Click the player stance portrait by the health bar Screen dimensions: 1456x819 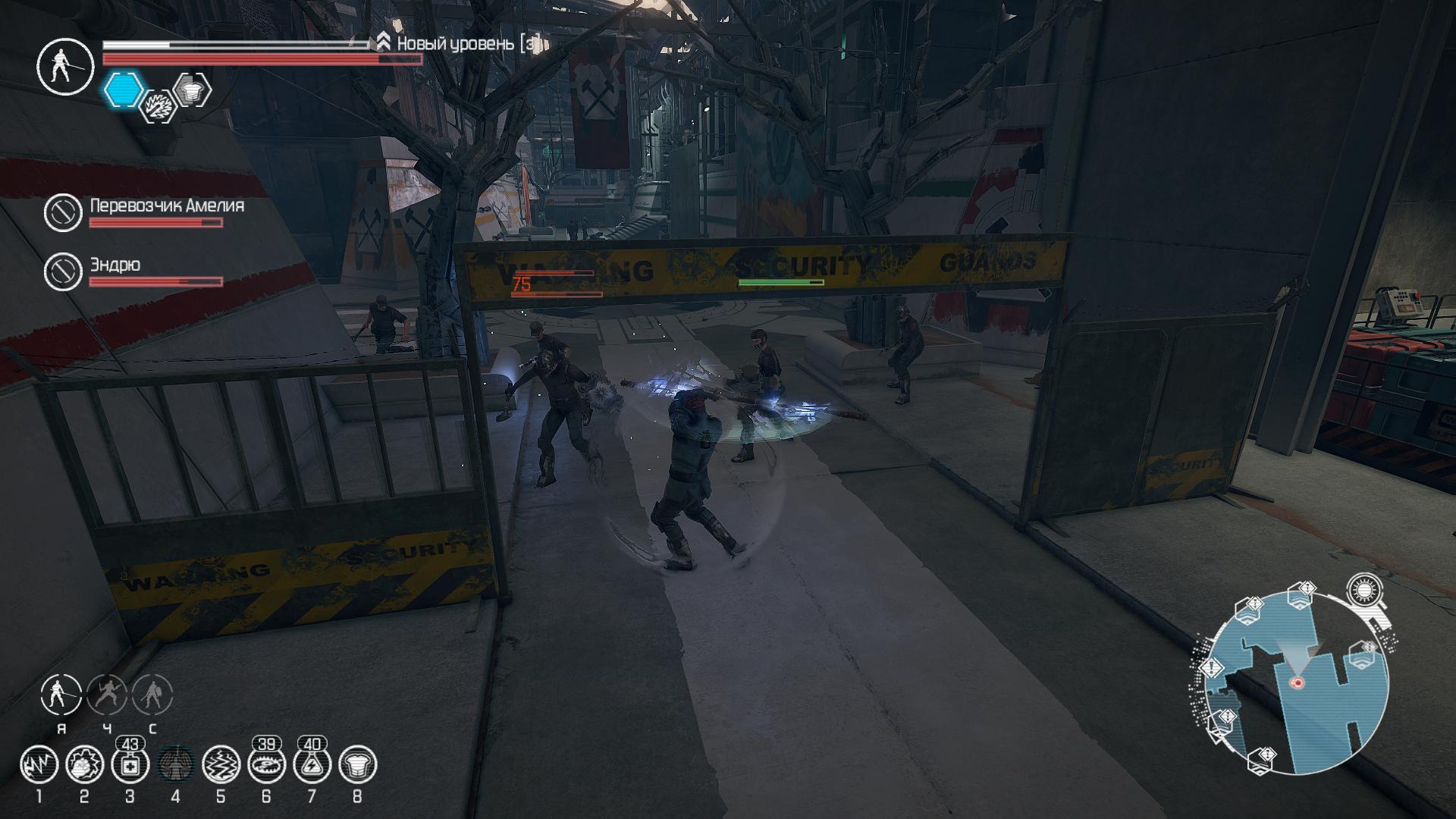(x=64, y=66)
